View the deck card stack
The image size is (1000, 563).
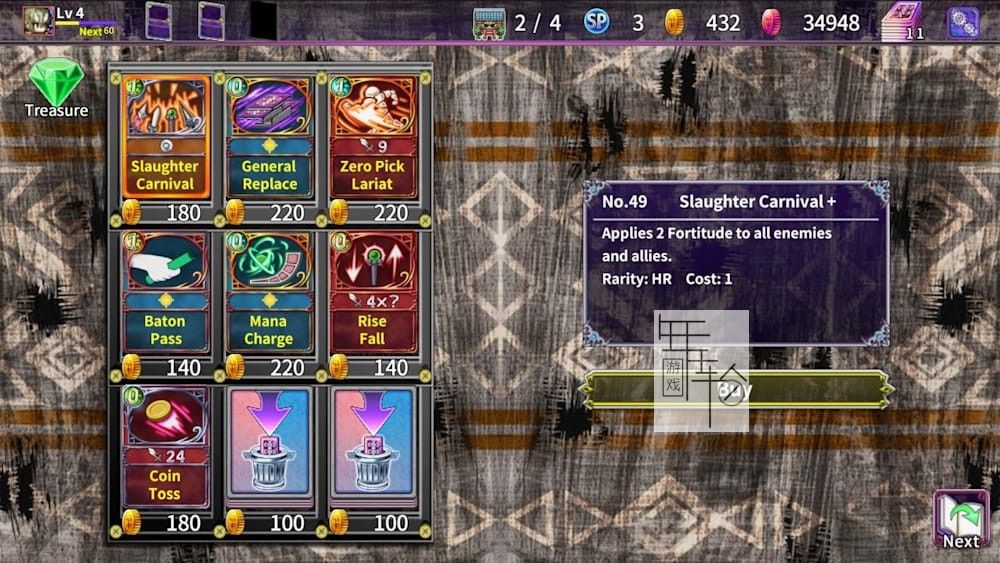[903, 22]
